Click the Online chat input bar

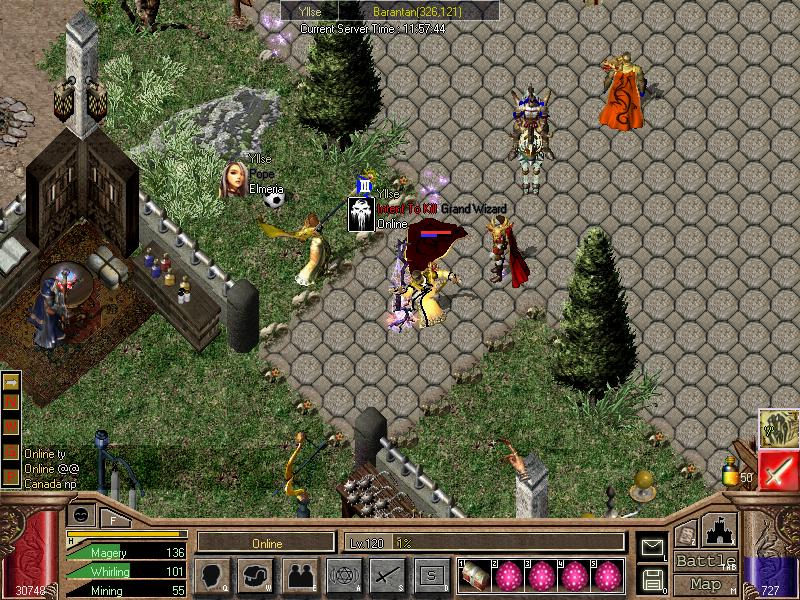pyautogui.click(x=266, y=543)
